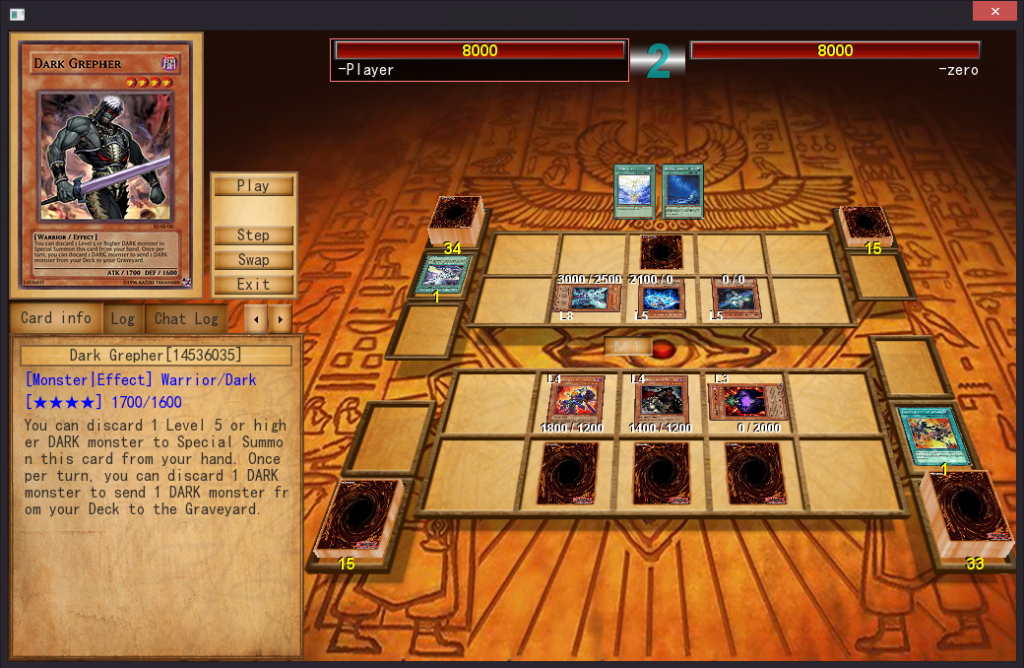Viewport: 1024px width, 668px height.
Task: Select the 1800/1200 Level 4 monster
Action: tap(576, 399)
